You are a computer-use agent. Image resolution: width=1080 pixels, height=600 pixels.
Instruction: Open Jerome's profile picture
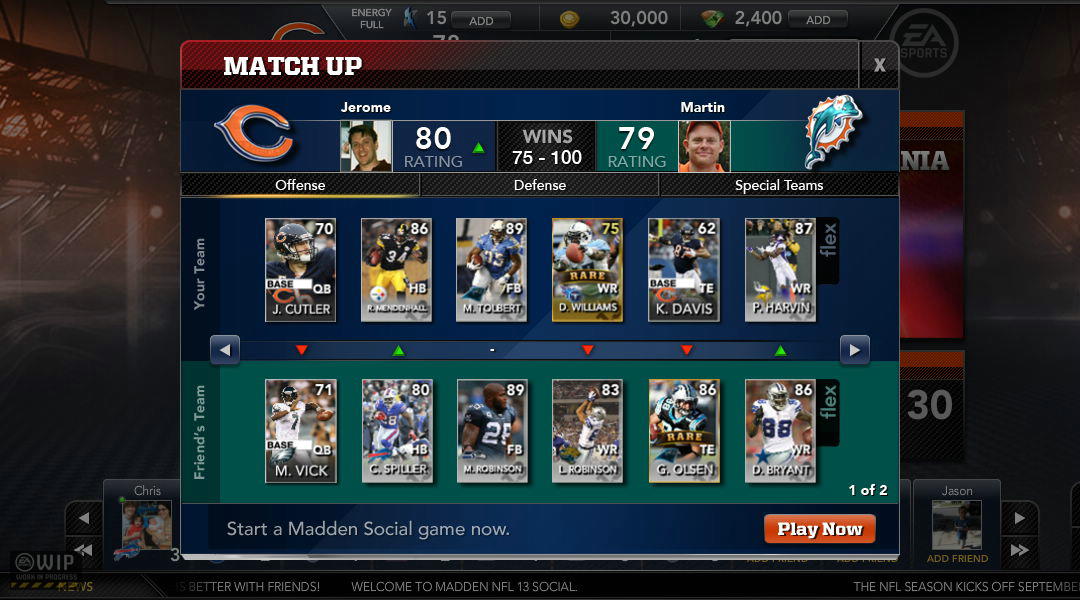tap(365, 147)
